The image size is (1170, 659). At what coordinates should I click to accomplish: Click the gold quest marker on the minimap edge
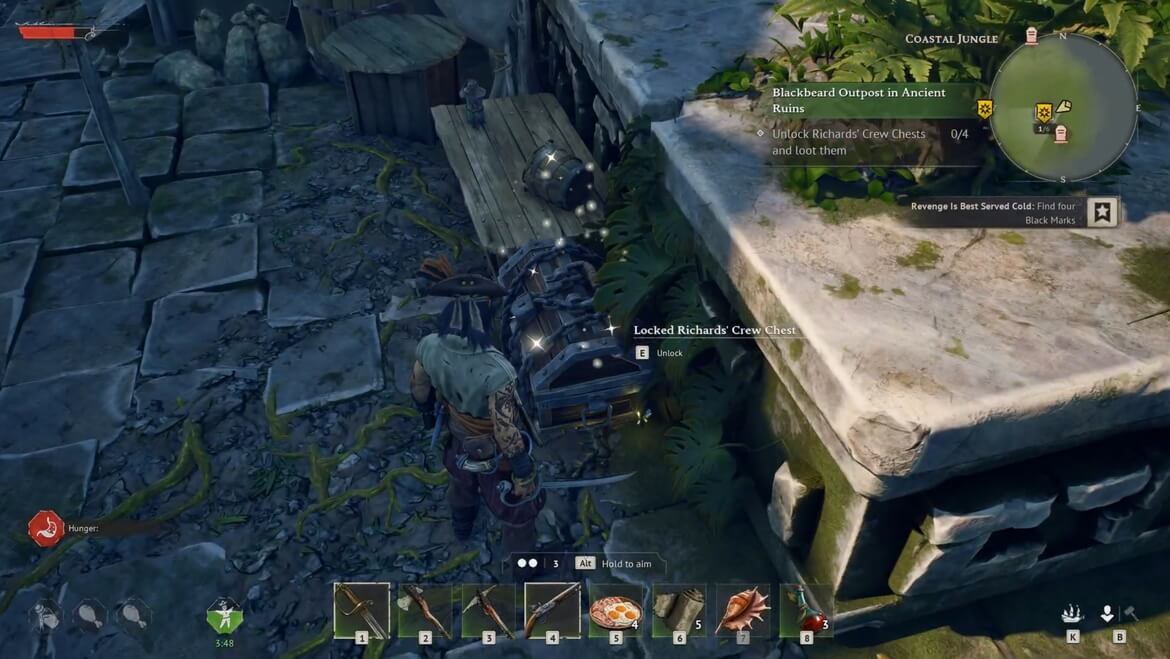click(984, 109)
